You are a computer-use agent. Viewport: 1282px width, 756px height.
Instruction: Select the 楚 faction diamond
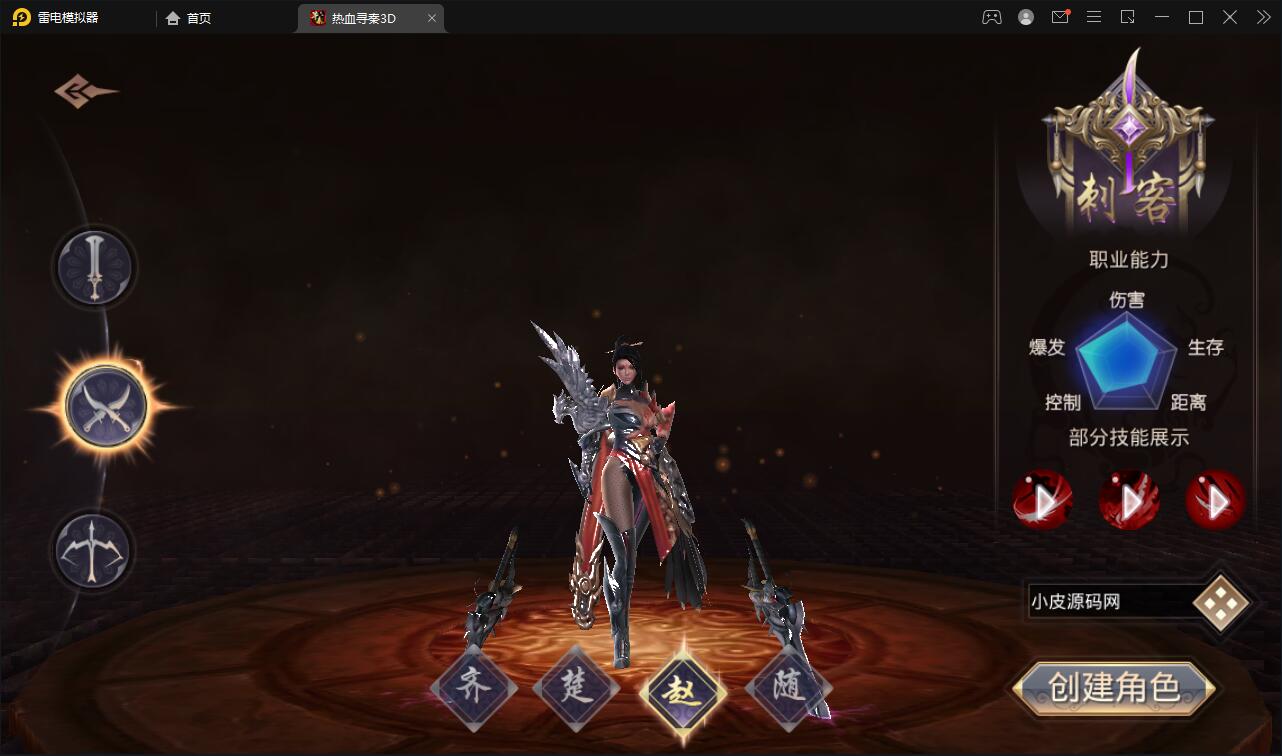pos(577,688)
